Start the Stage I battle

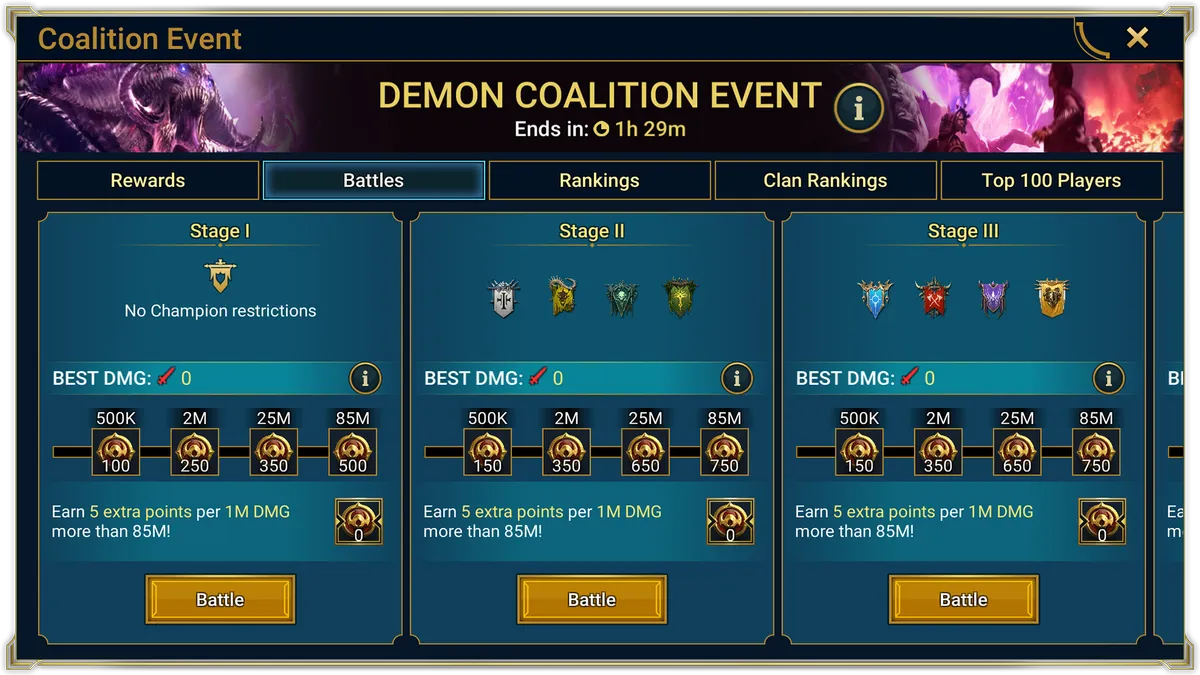(x=220, y=599)
